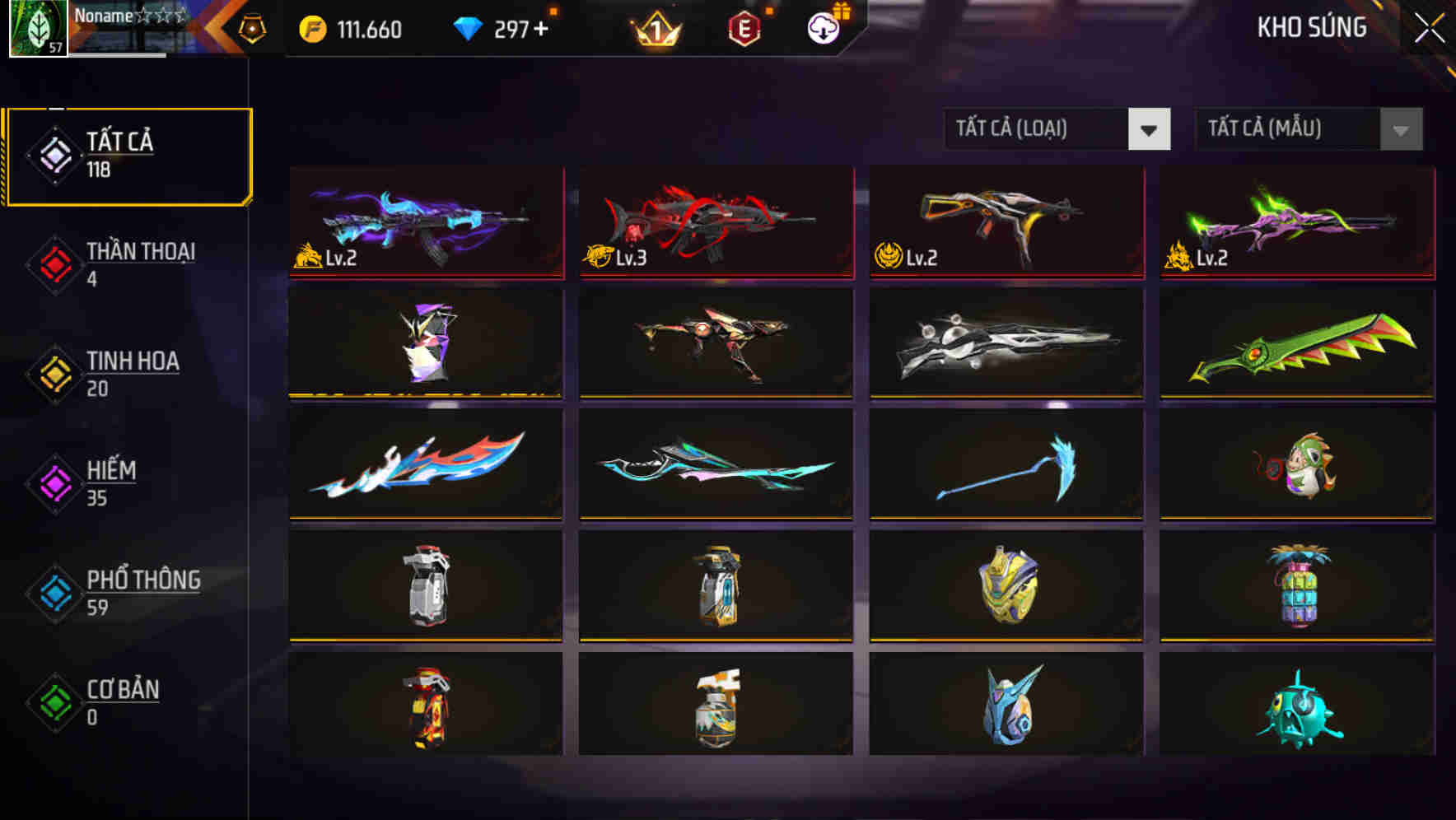Open the cloud download gift icon
Image resolution: width=1456 pixels, height=820 pixels.
point(822,28)
